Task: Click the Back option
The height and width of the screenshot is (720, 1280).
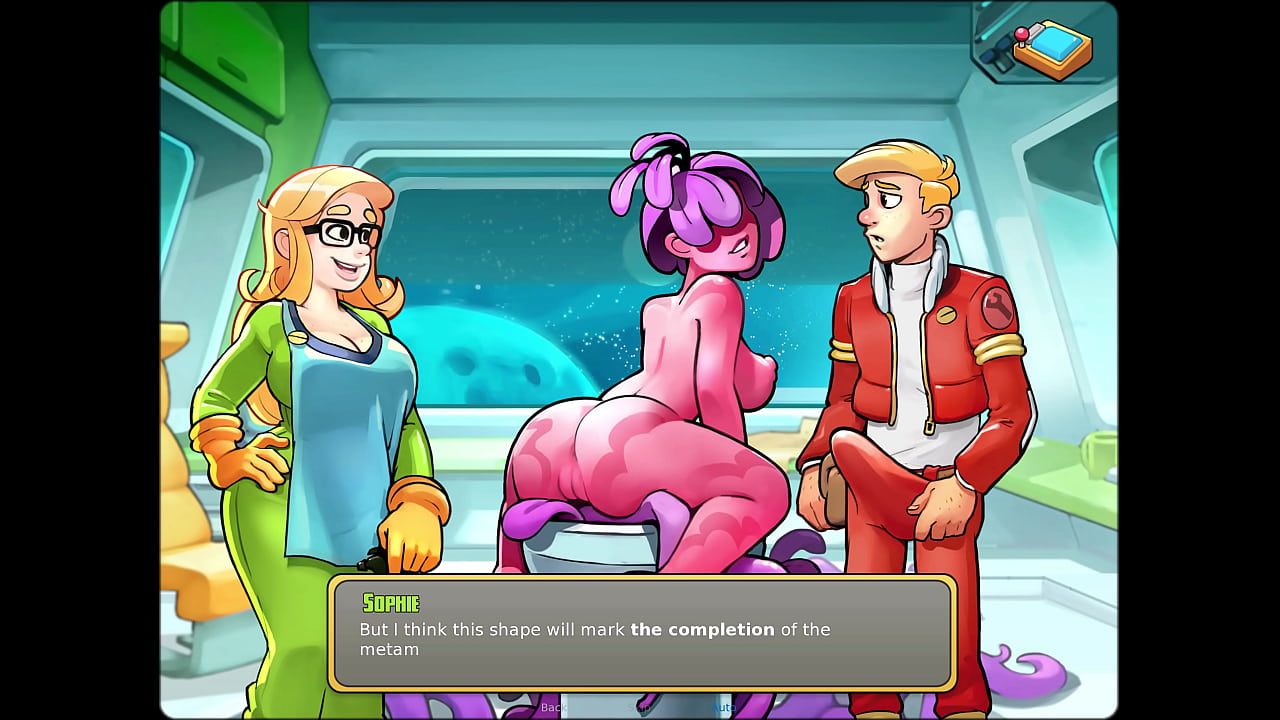Action: [x=553, y=706]
